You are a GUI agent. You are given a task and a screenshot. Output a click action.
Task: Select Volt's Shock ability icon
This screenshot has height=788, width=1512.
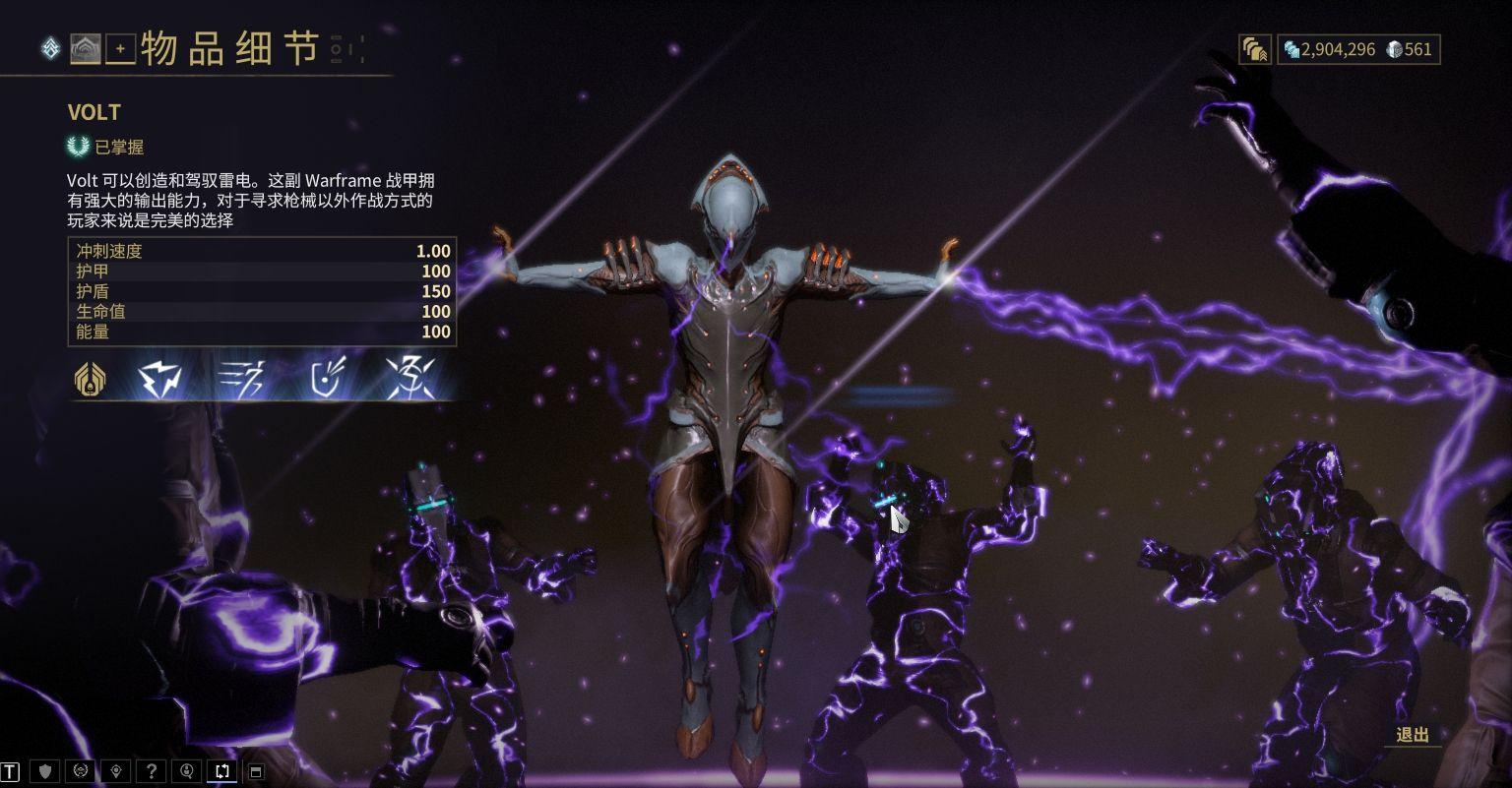pyautogui.click(x=160, y=379)
